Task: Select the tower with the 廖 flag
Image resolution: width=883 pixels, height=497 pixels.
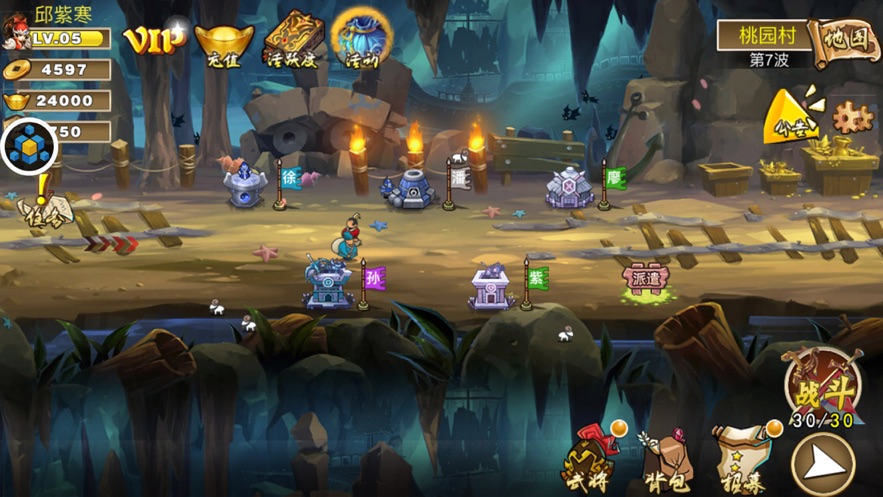Action: tap(569, 187)
